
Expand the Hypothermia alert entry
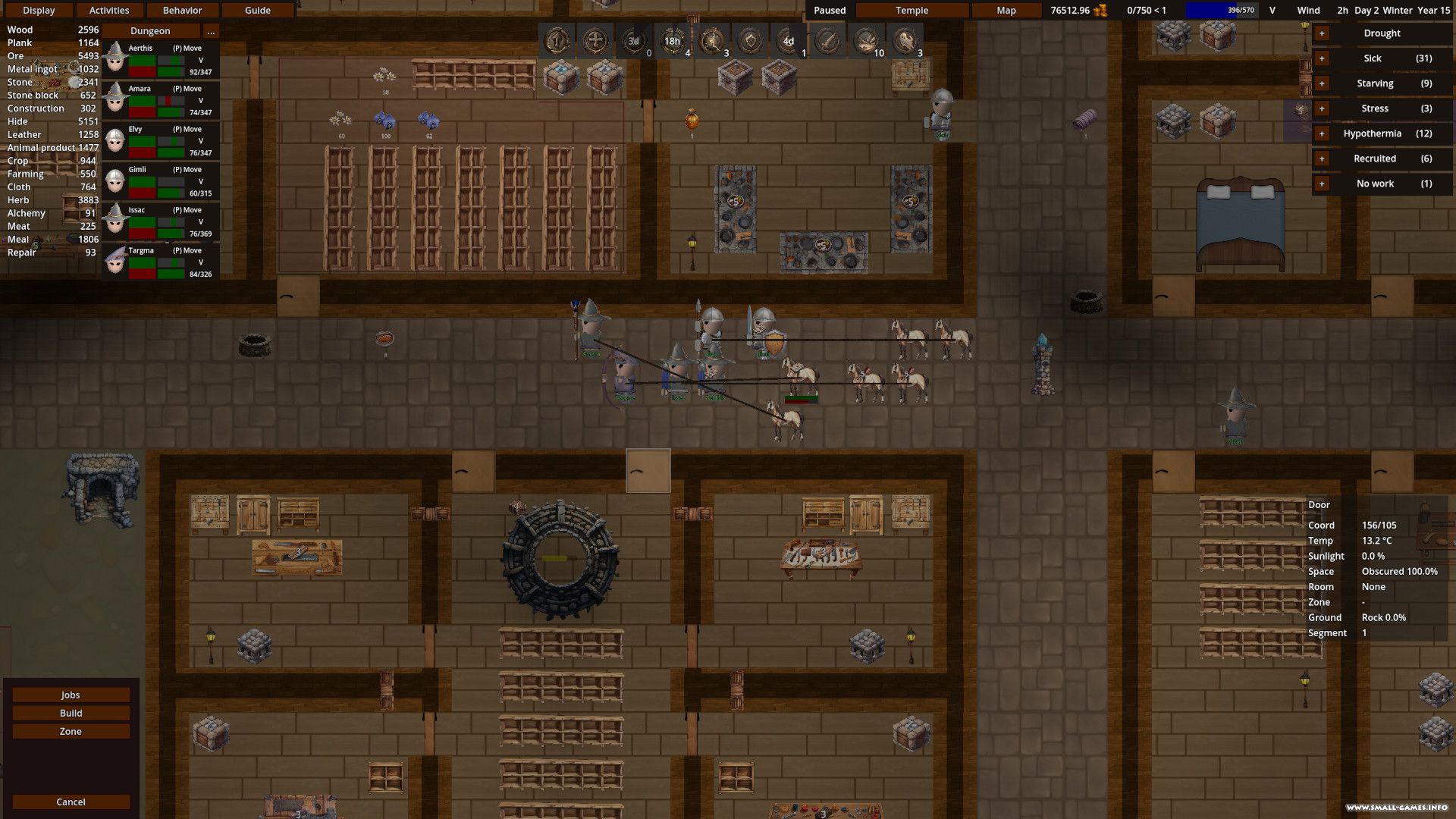point(1322,133)
